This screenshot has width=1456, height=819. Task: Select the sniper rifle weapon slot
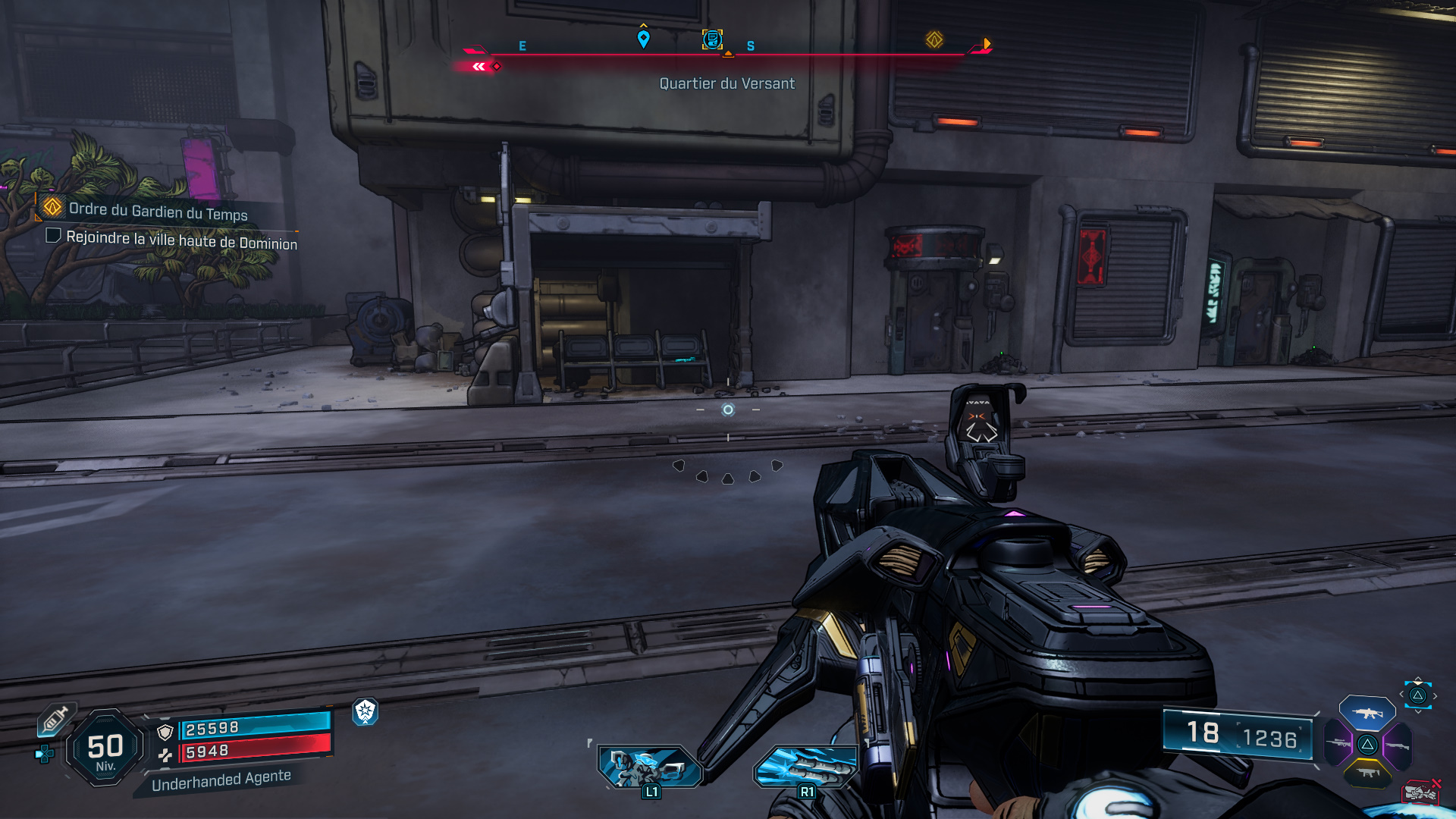[x=1339, y=743]
